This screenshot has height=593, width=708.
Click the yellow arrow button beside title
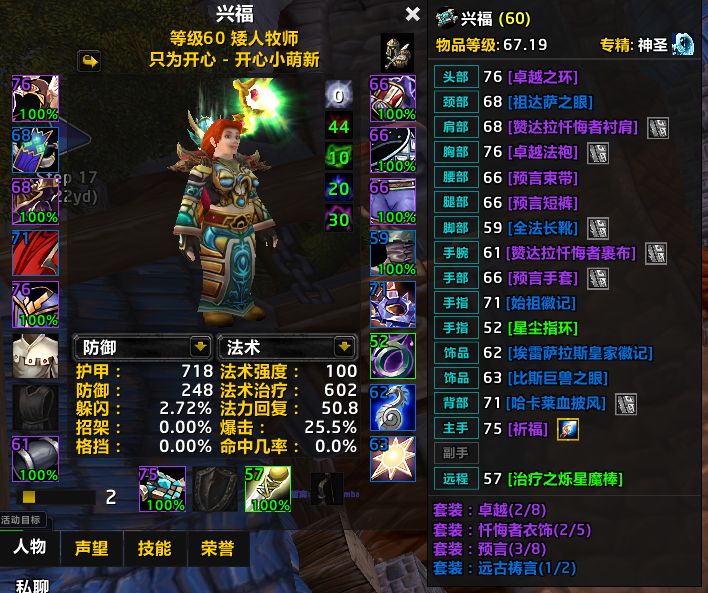click(x=90, y=62)
